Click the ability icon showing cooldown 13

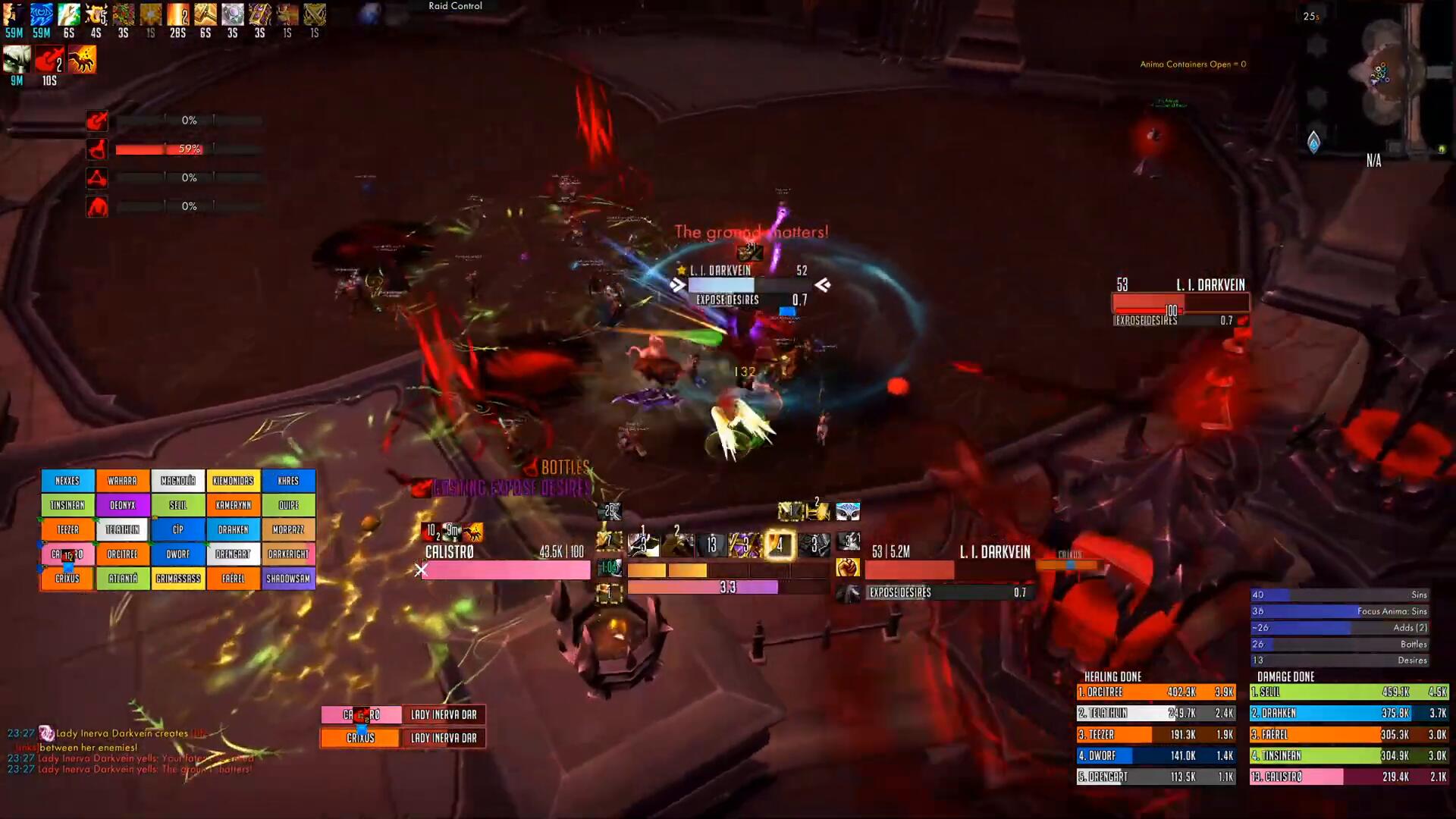pyautogui.click(x=711, y=544)
